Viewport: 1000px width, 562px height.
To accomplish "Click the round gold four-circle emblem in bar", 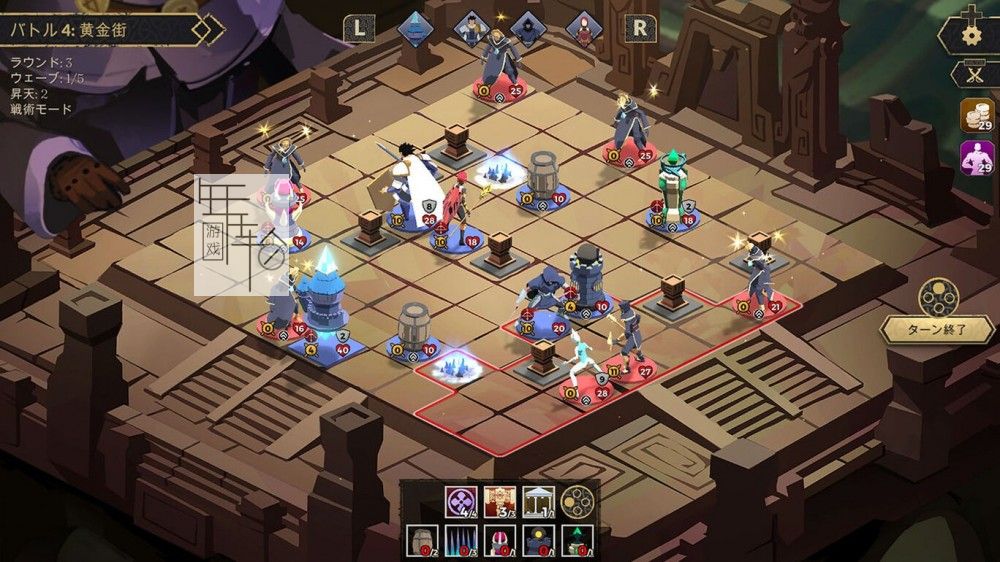I will tap(576, 501).
